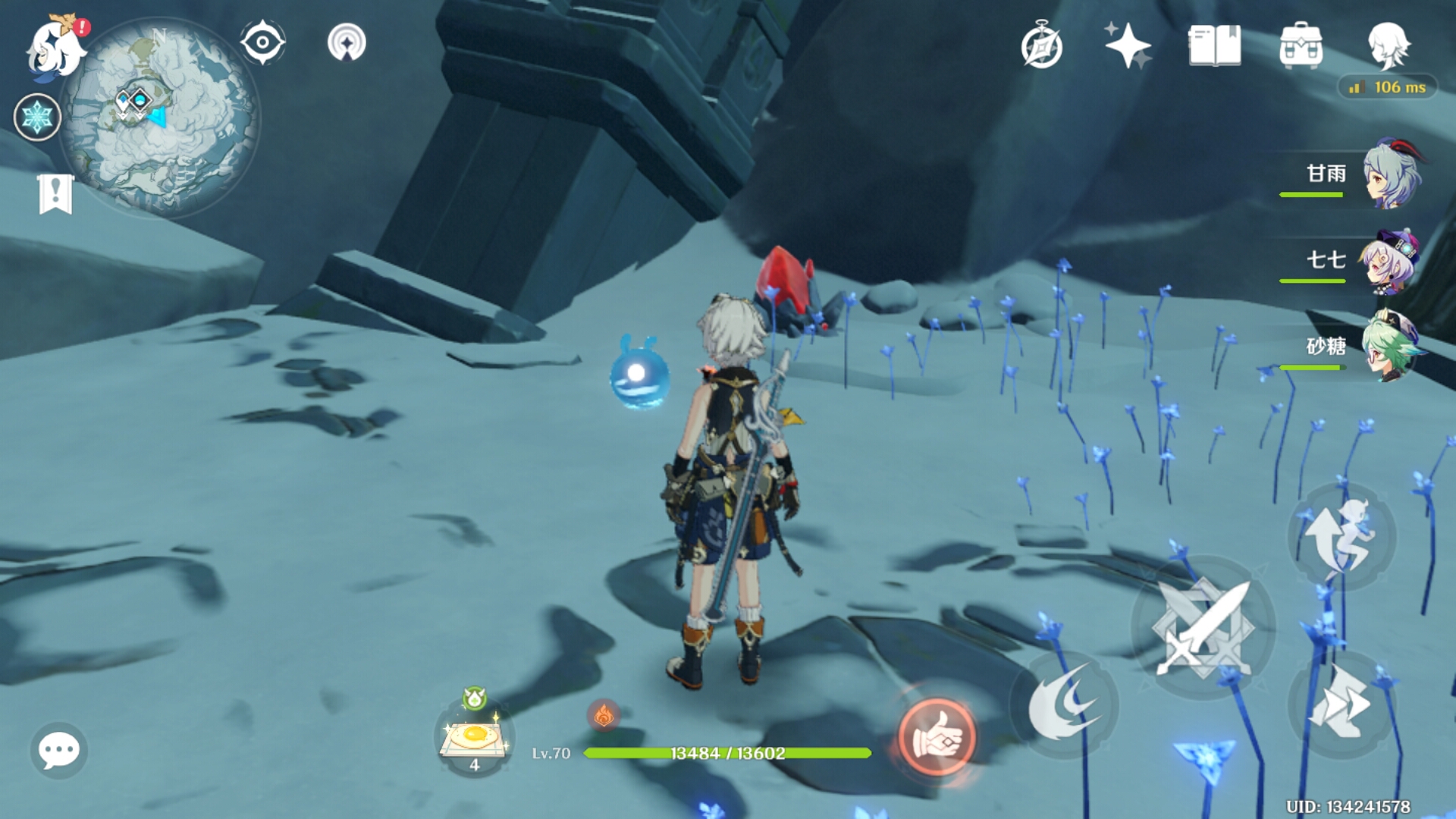Open the circular minimap
This screenshot has width=1456, height=819.
pyautogui.click(x=161, y=118)
